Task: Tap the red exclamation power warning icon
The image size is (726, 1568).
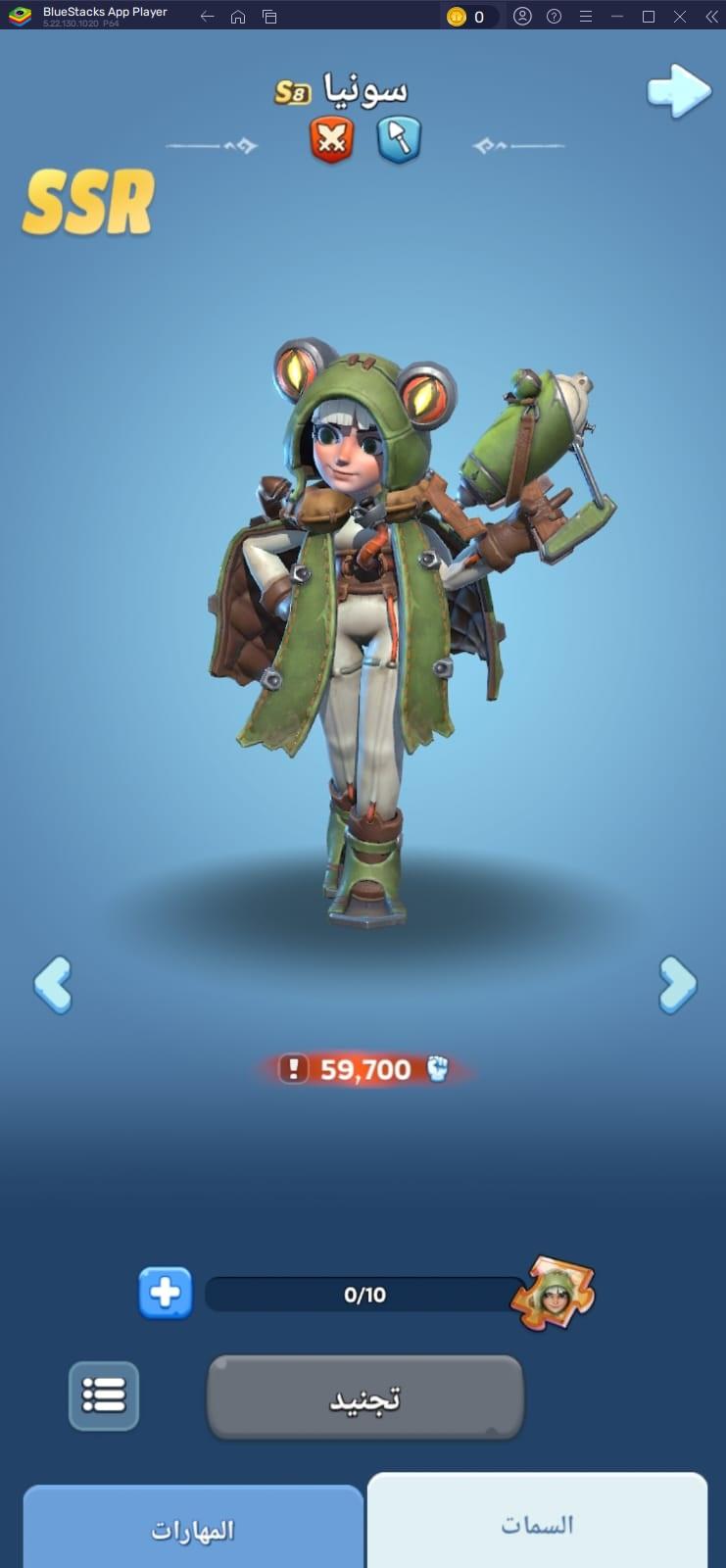Action: [x=293, y=1068]
